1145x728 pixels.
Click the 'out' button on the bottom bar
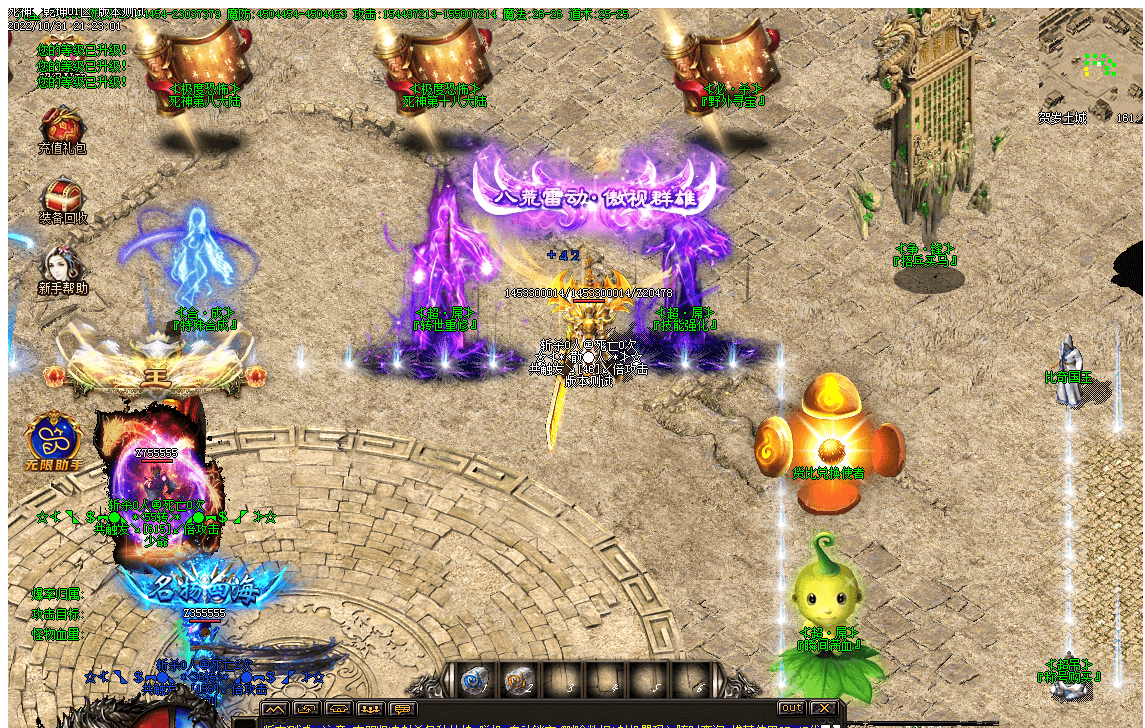coord(791,708)
